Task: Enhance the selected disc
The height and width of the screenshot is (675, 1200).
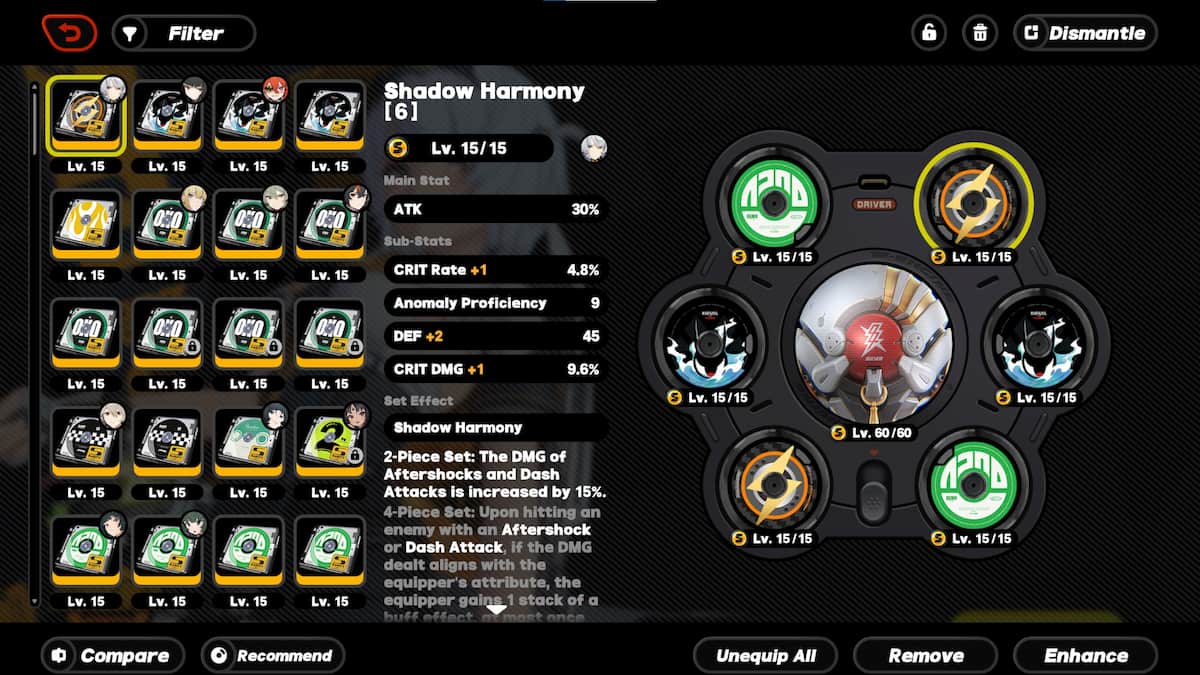Action: [x=1085, y=656]
